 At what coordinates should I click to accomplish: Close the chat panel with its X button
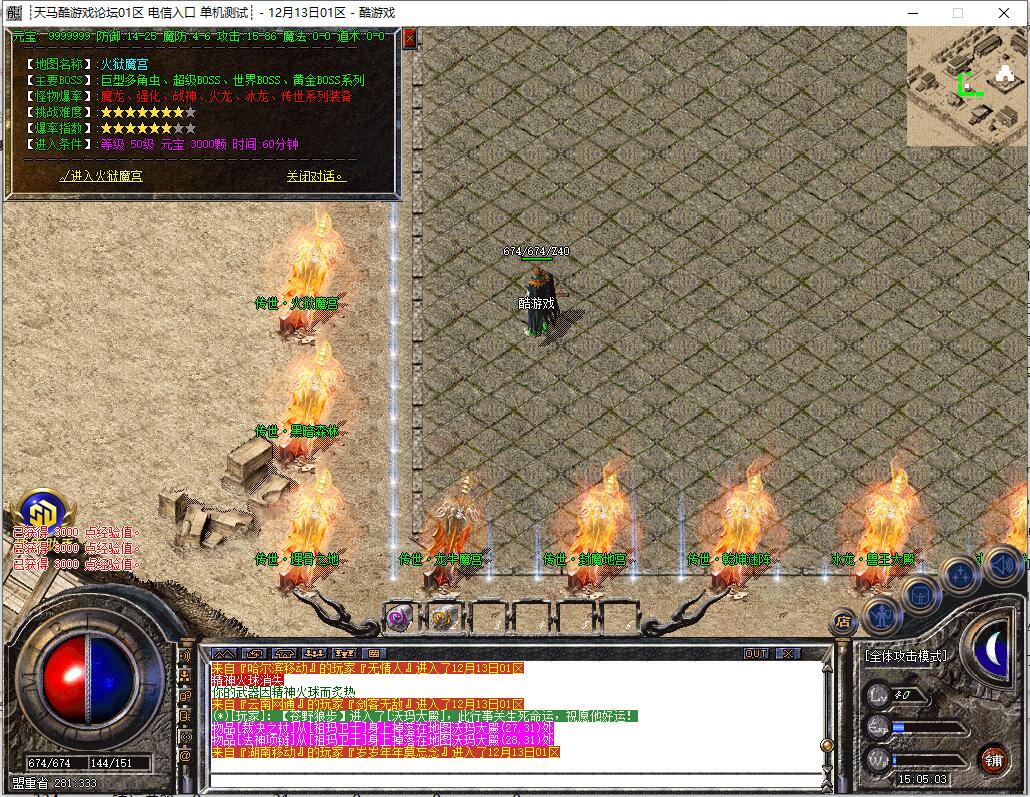click(789, 653)
